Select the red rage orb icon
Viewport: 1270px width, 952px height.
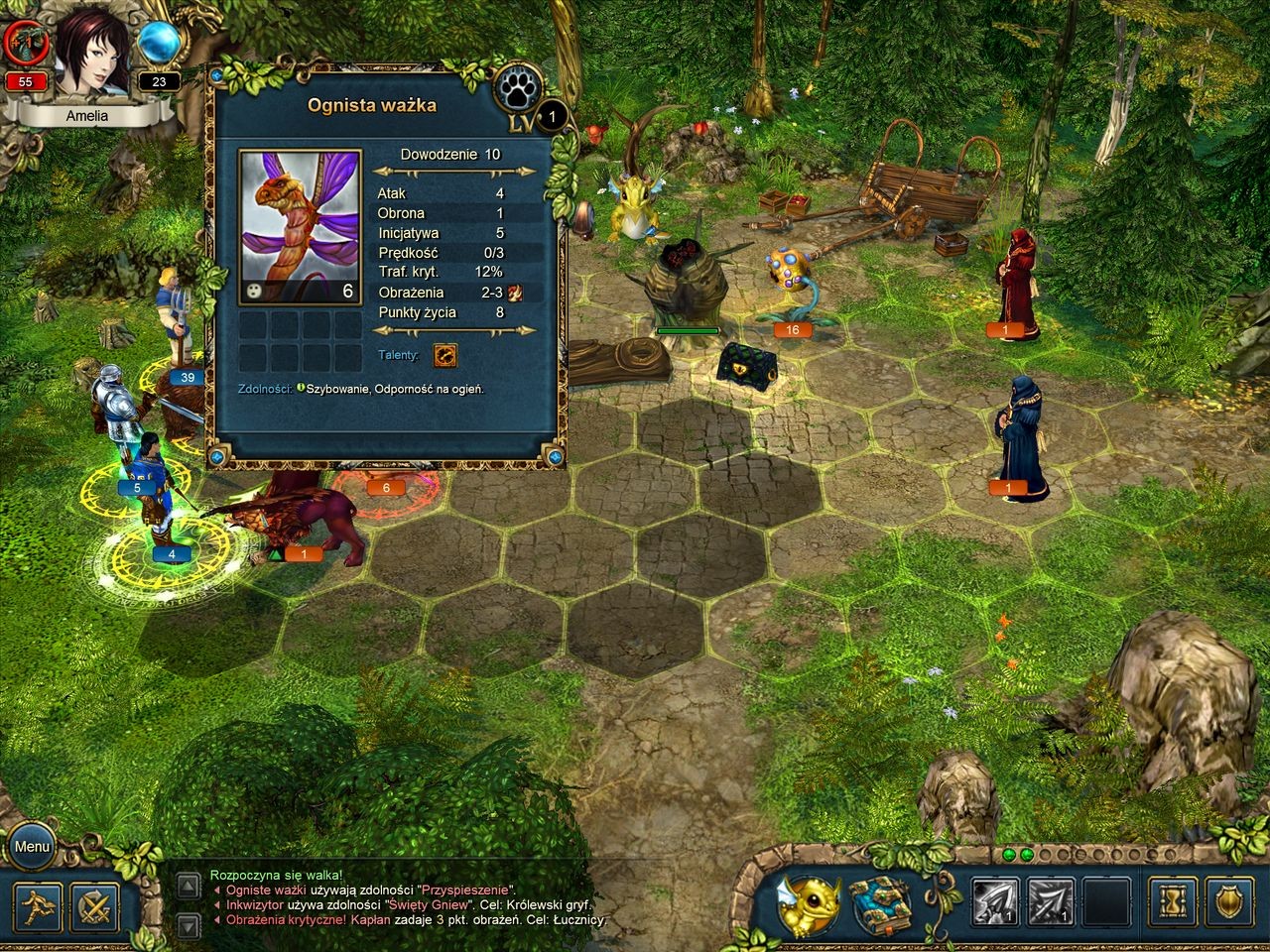24,43
